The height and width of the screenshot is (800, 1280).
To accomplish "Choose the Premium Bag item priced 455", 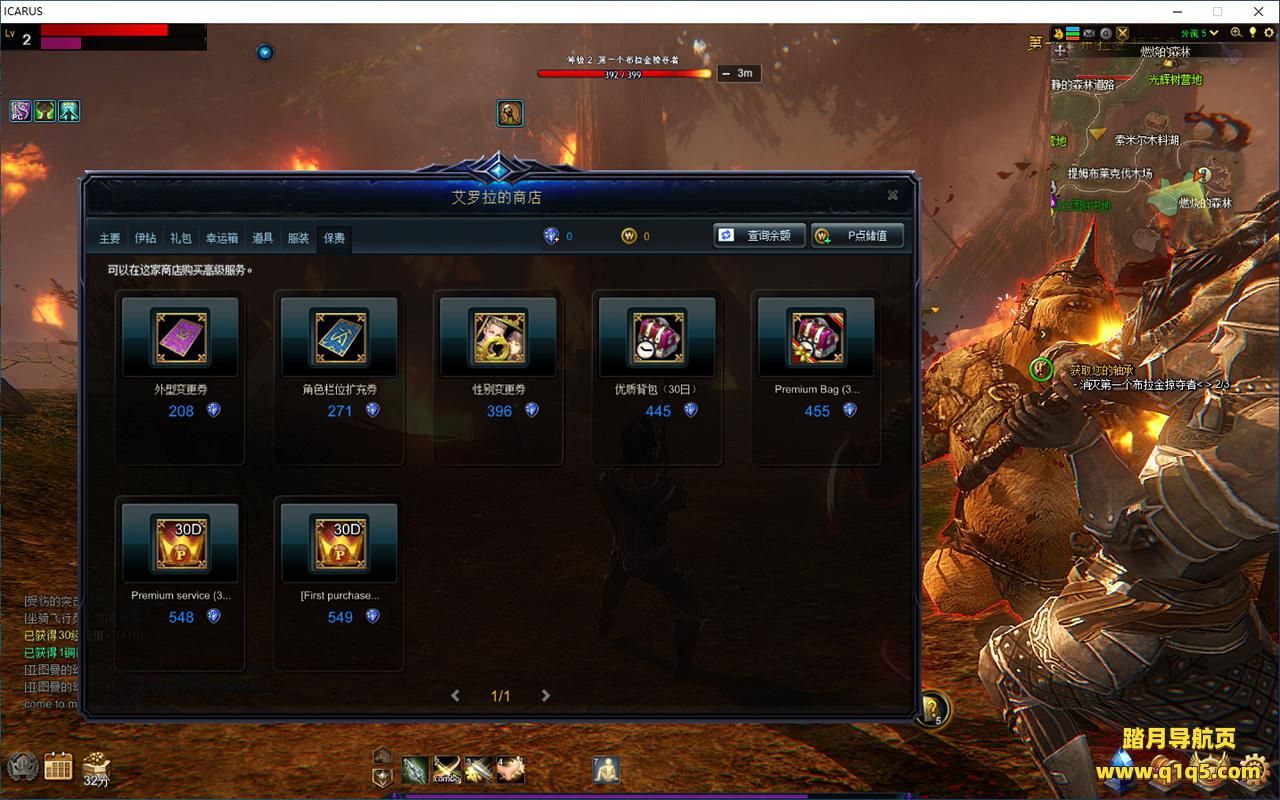I will click(x=816, y=336).
